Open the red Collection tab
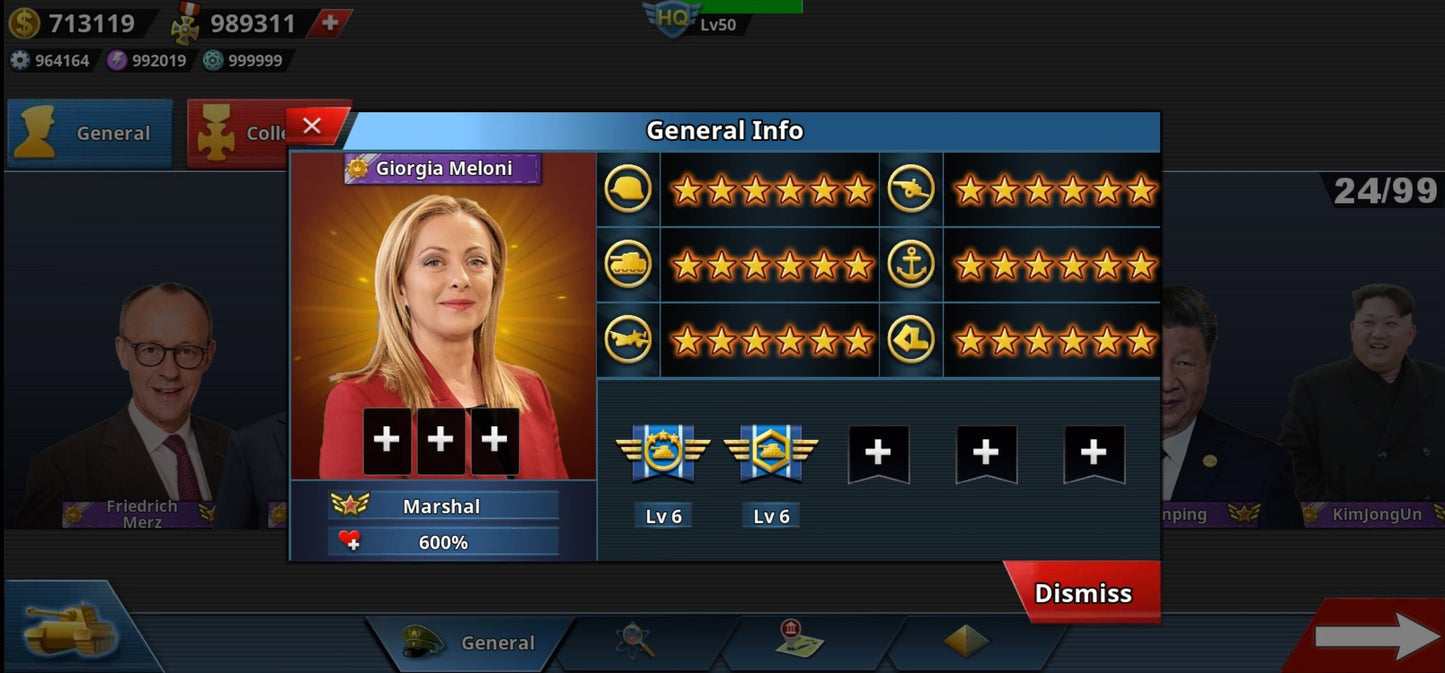 [240, 133]
